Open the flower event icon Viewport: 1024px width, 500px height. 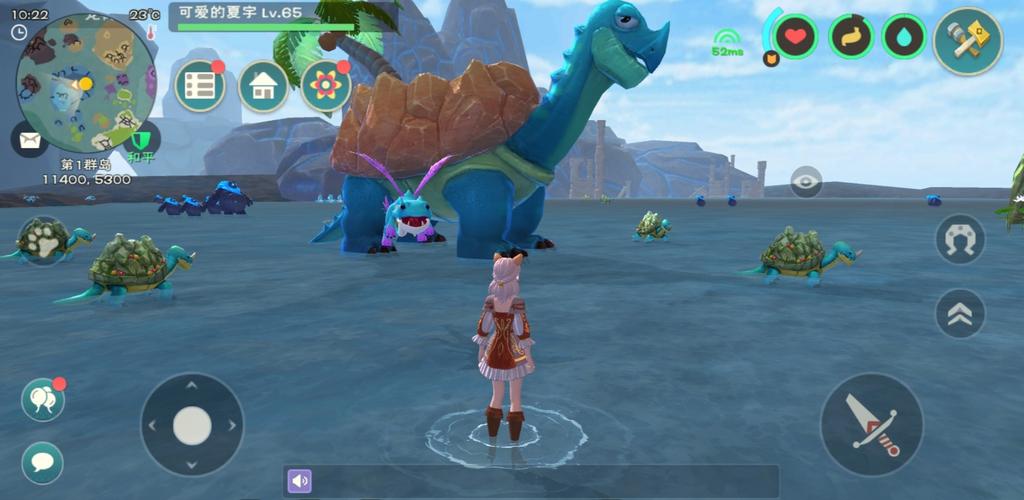pyautogui.click(x=326, y=86)
